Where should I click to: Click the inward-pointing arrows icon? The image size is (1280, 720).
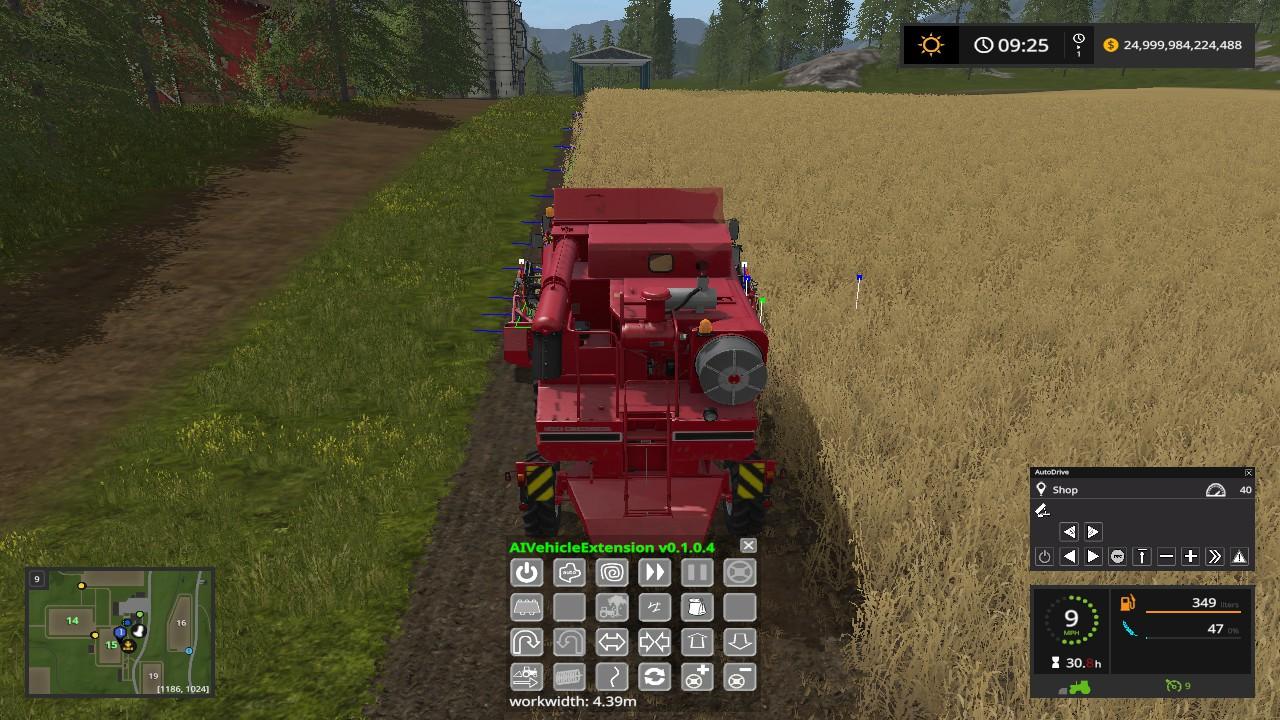coord(654,642)
